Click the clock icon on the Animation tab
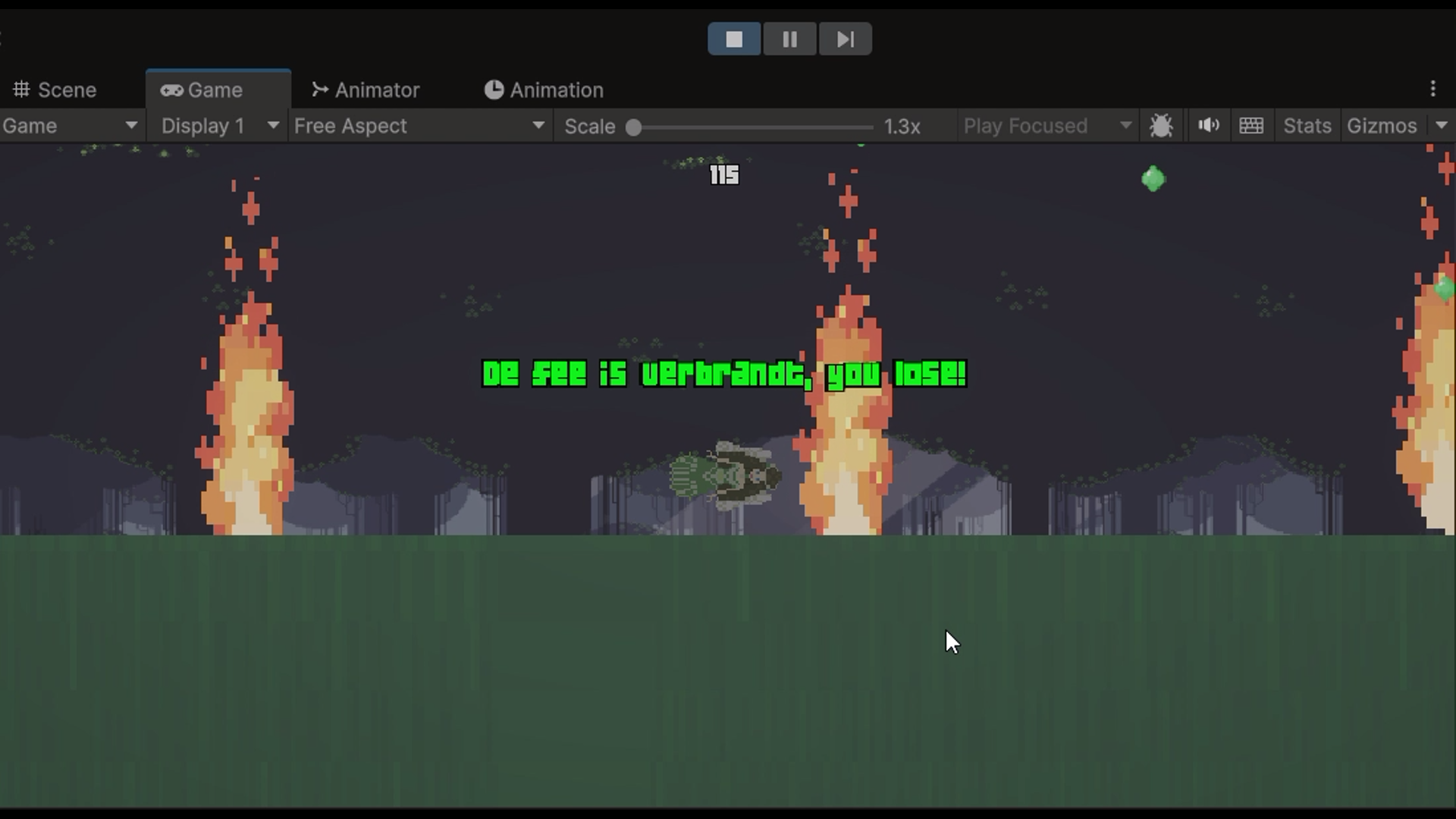1456x819 pixels. (x=494, y=89)
